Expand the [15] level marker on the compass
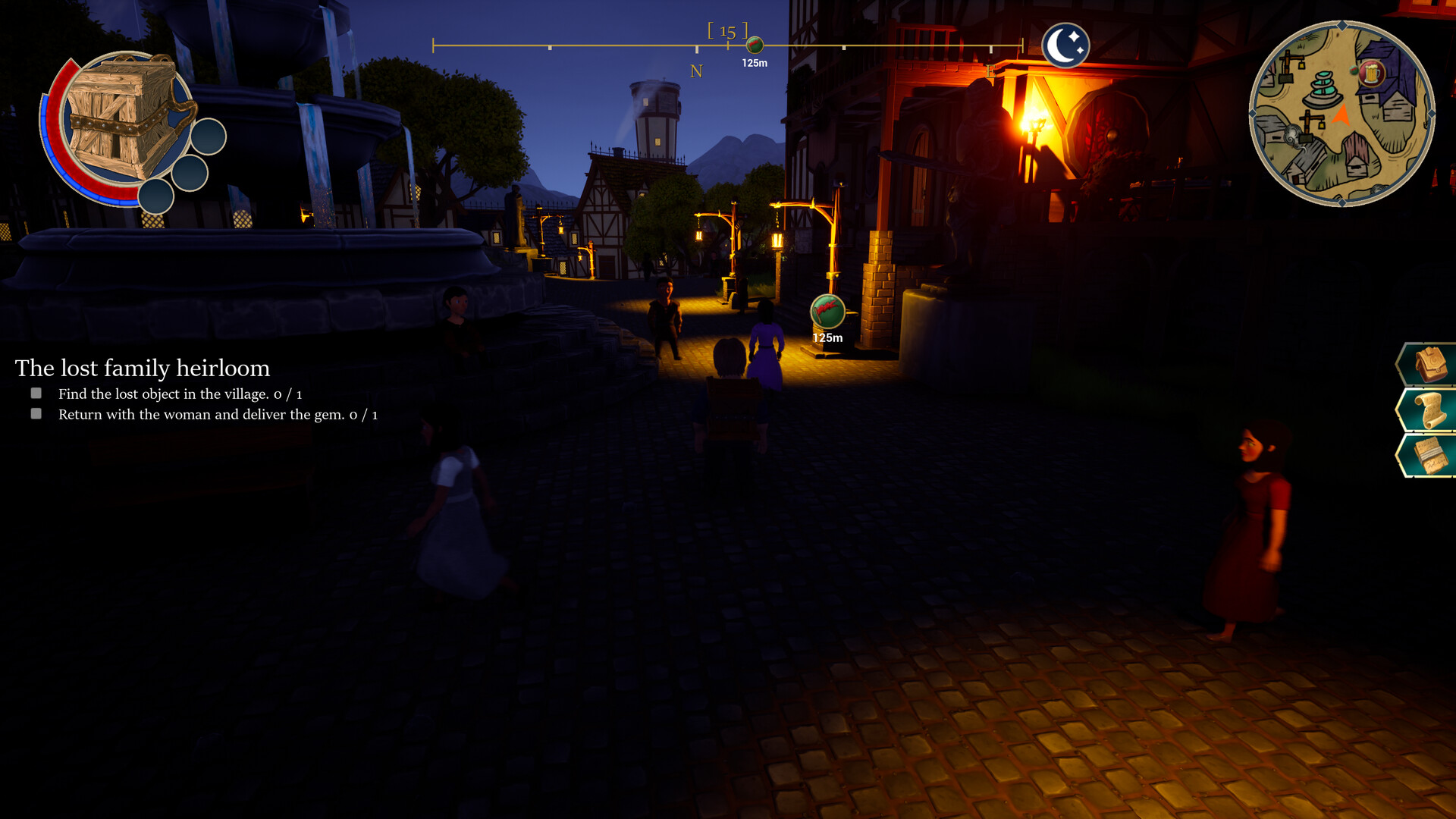The height and width of the screenshot is (819, 1456). [729, 32]
